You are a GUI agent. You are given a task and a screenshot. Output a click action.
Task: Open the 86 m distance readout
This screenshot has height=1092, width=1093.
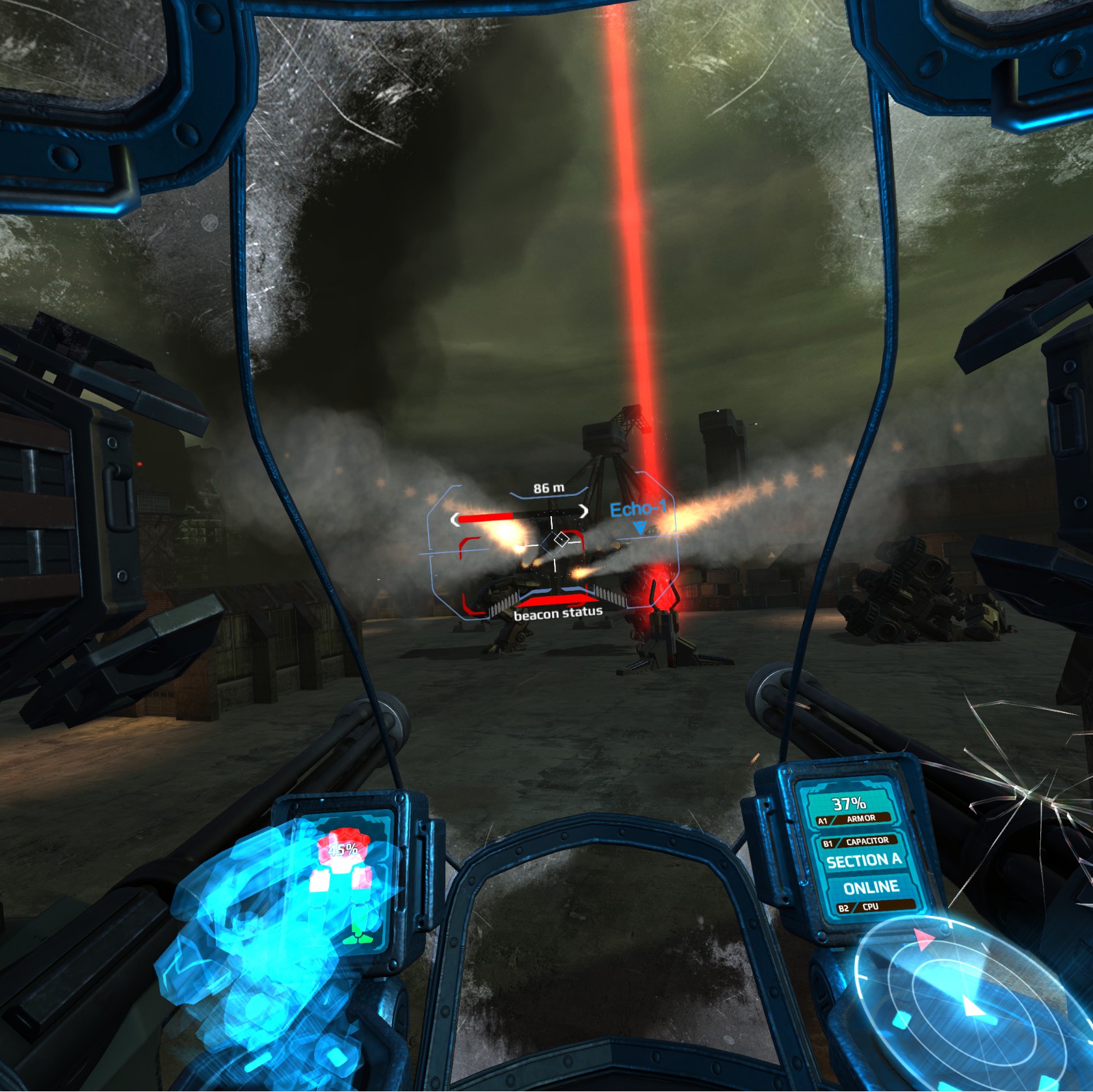[548, 488]
